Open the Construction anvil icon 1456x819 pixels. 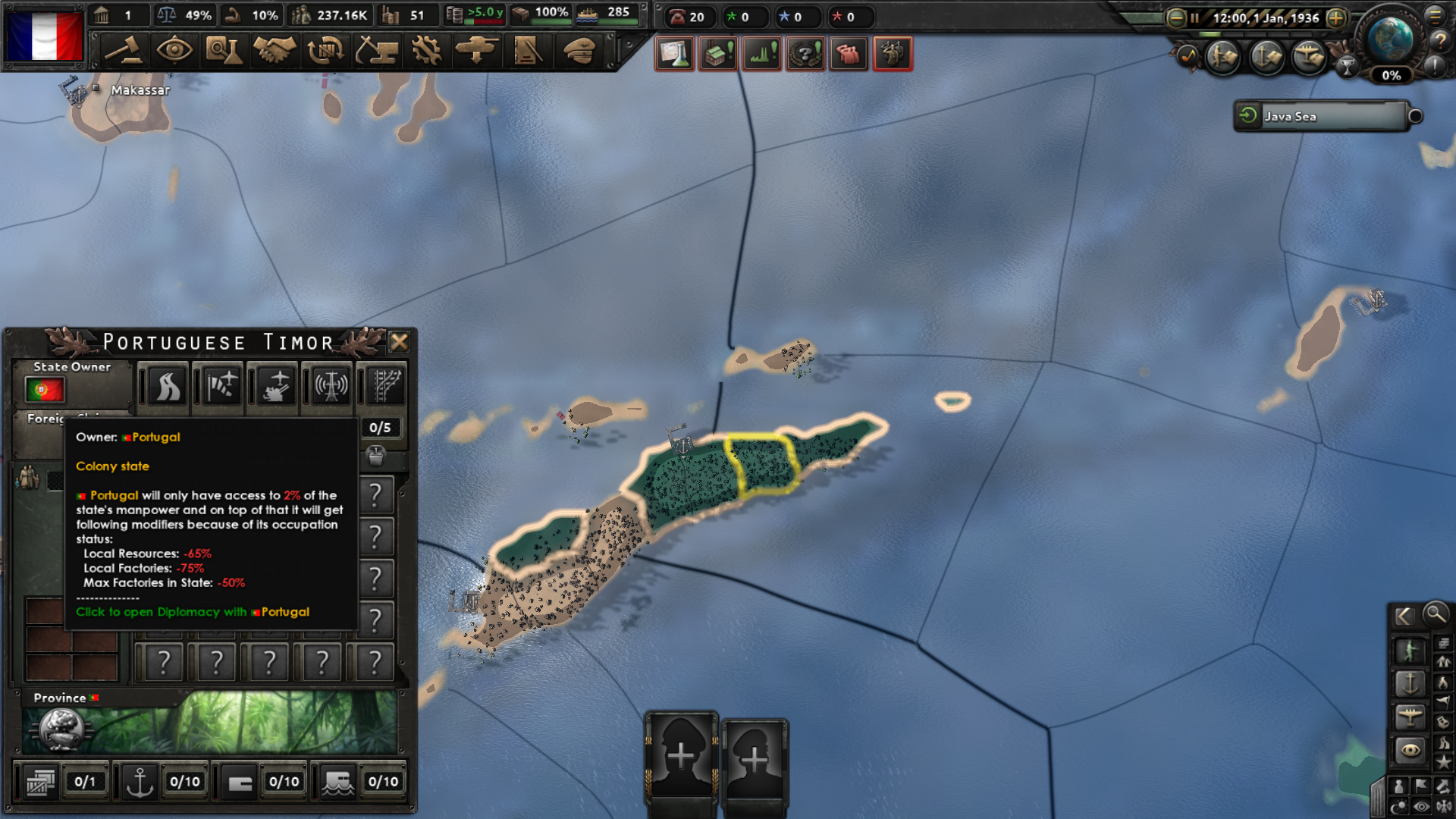(377, 53)
